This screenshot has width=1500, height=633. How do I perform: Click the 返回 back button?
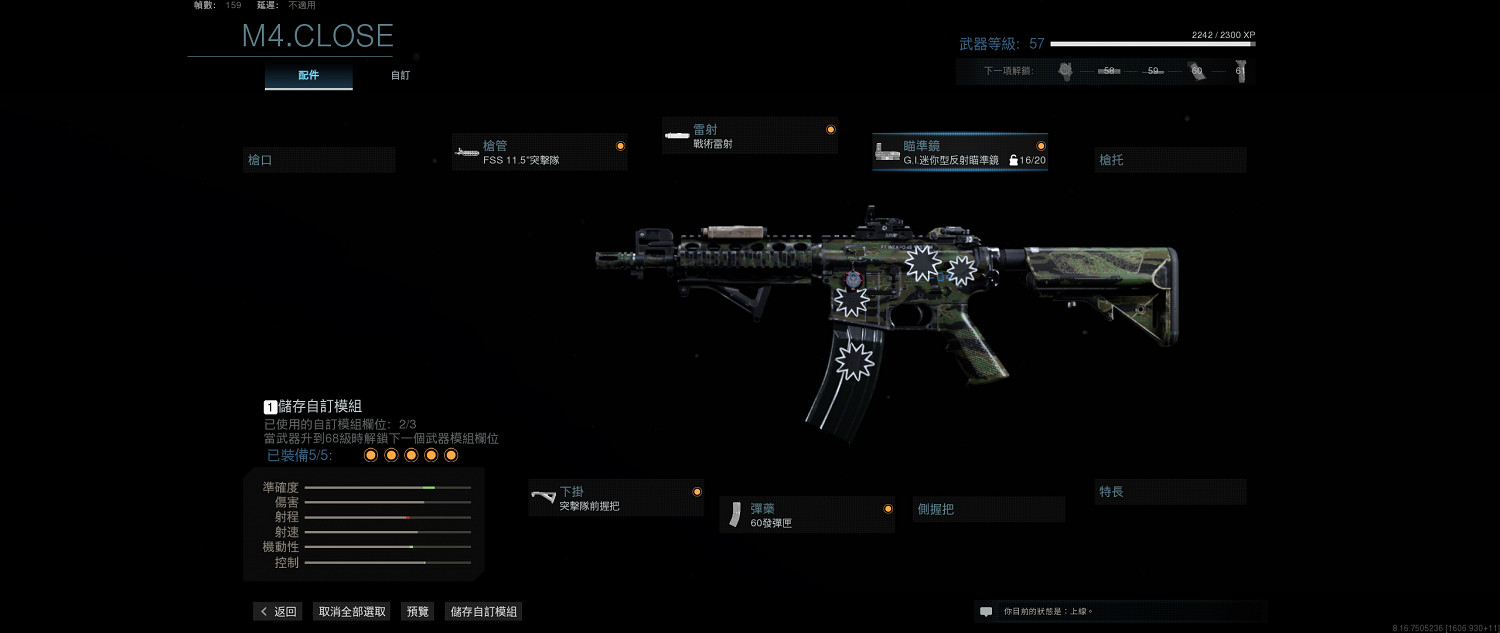coord(278,611)
